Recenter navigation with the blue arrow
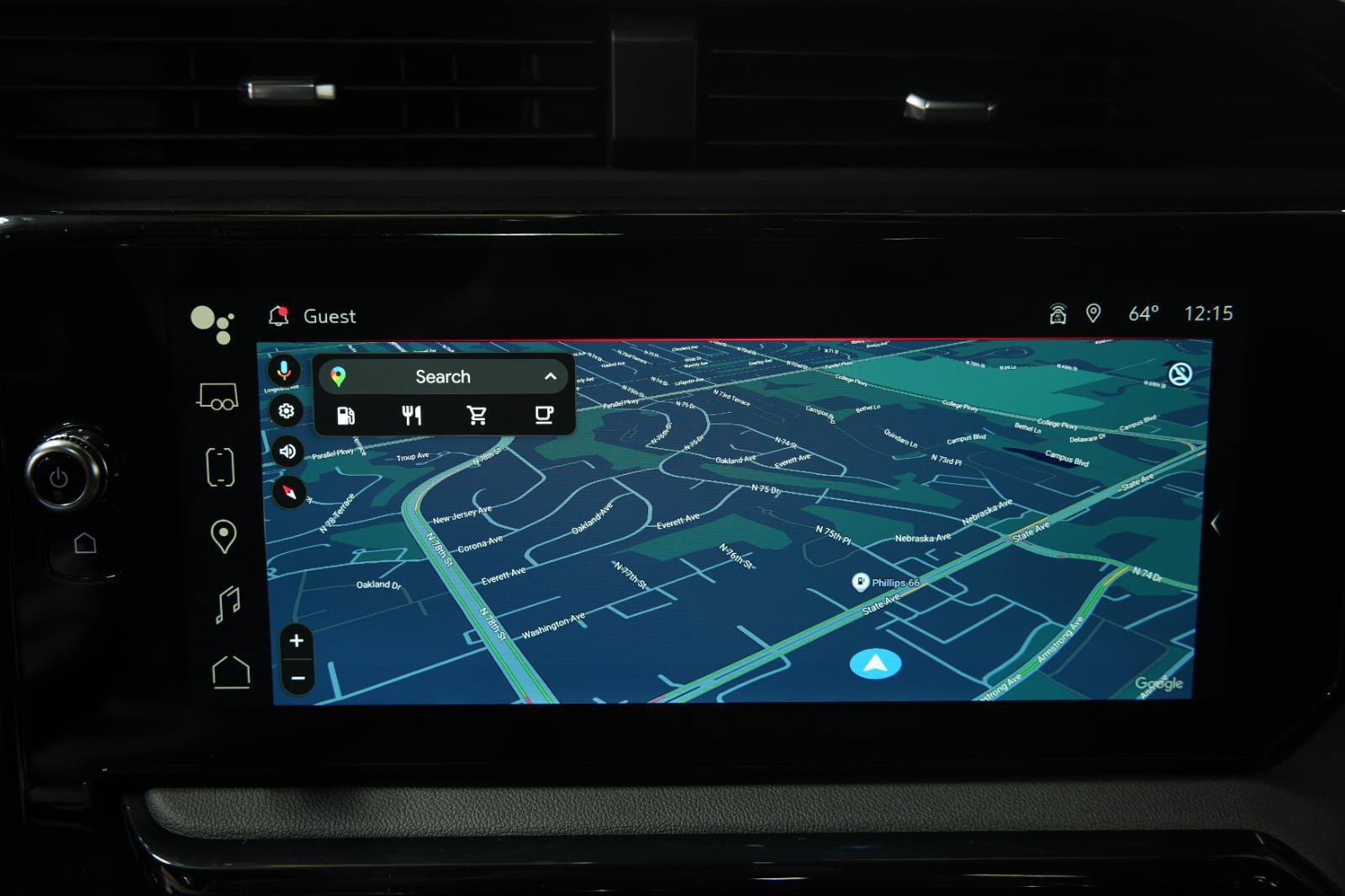1345x896 pixels. (x=873, y=662)
